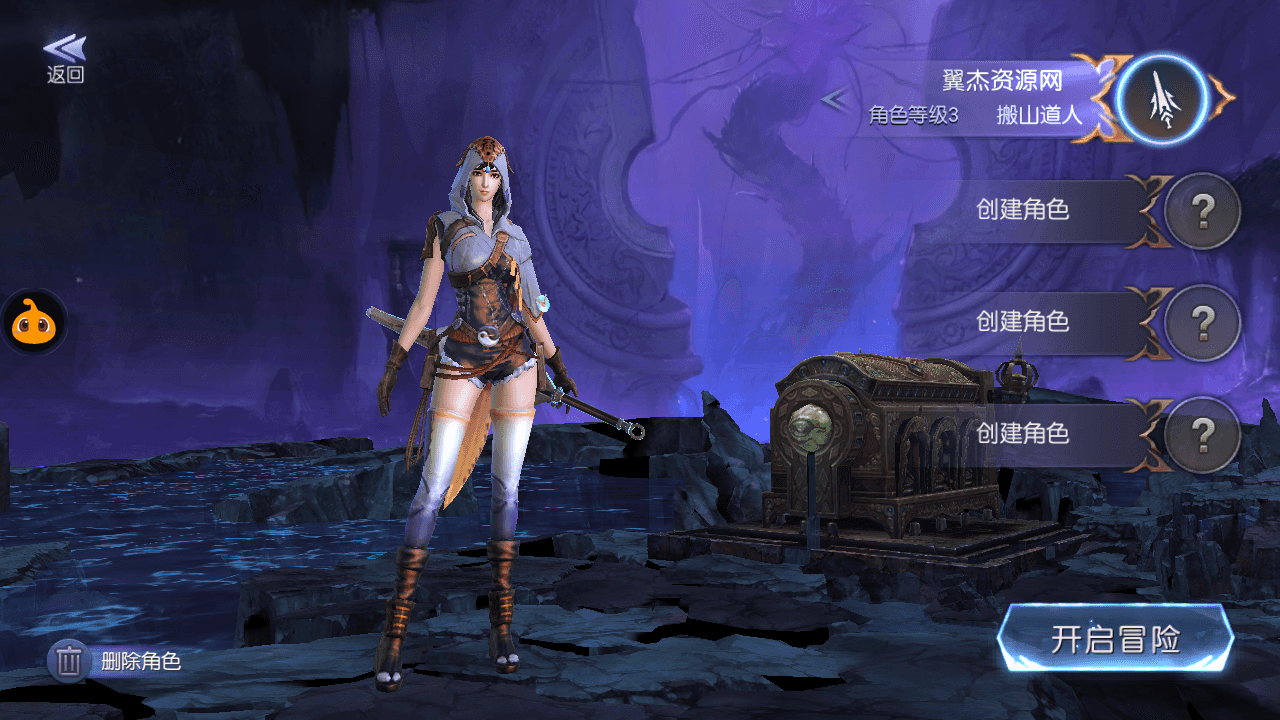Go back with the 返回 button

pyautogui.click(x=65, y=59)
